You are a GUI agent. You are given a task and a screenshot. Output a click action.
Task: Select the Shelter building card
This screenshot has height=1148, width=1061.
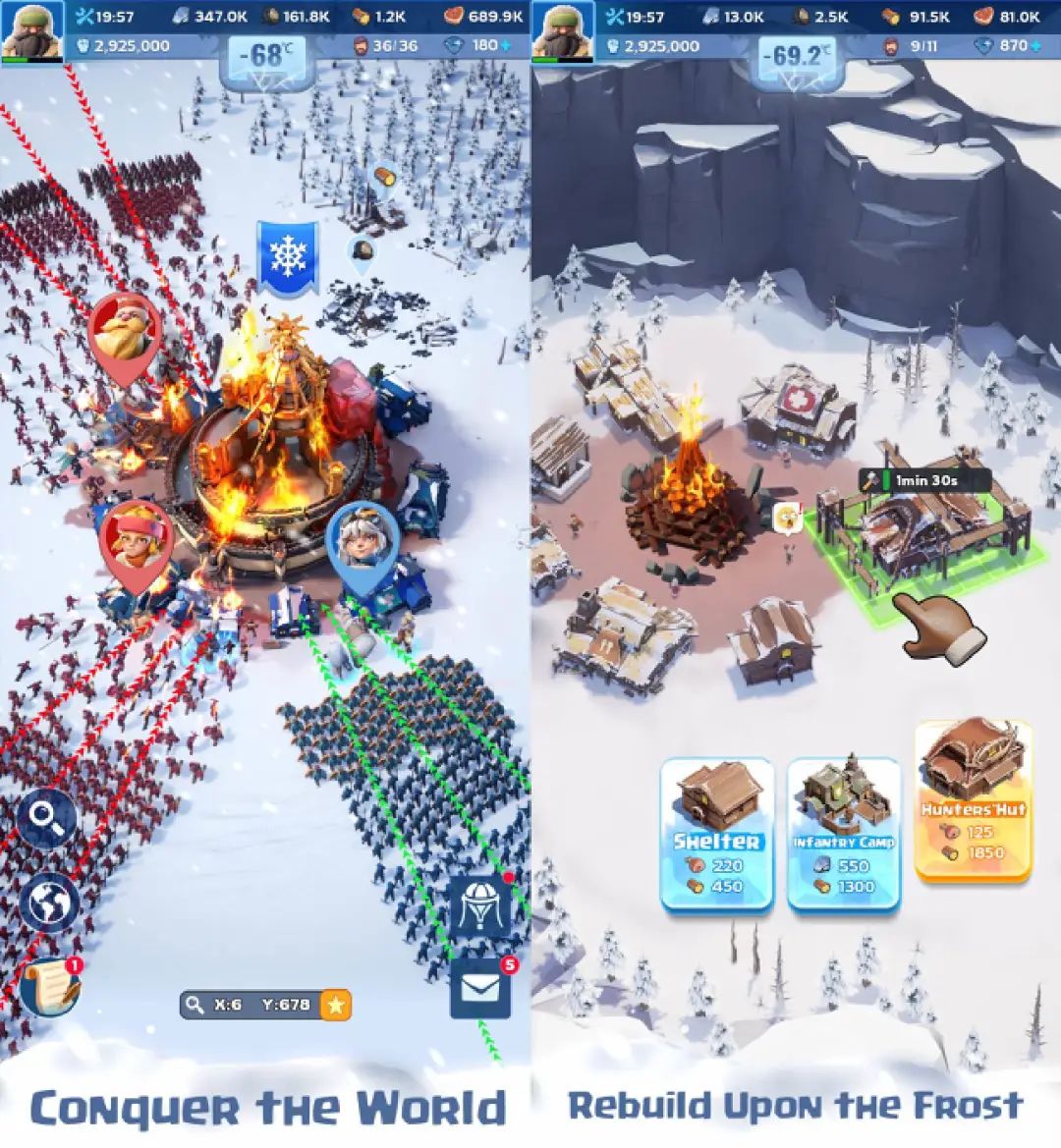(x=717, y=834)
